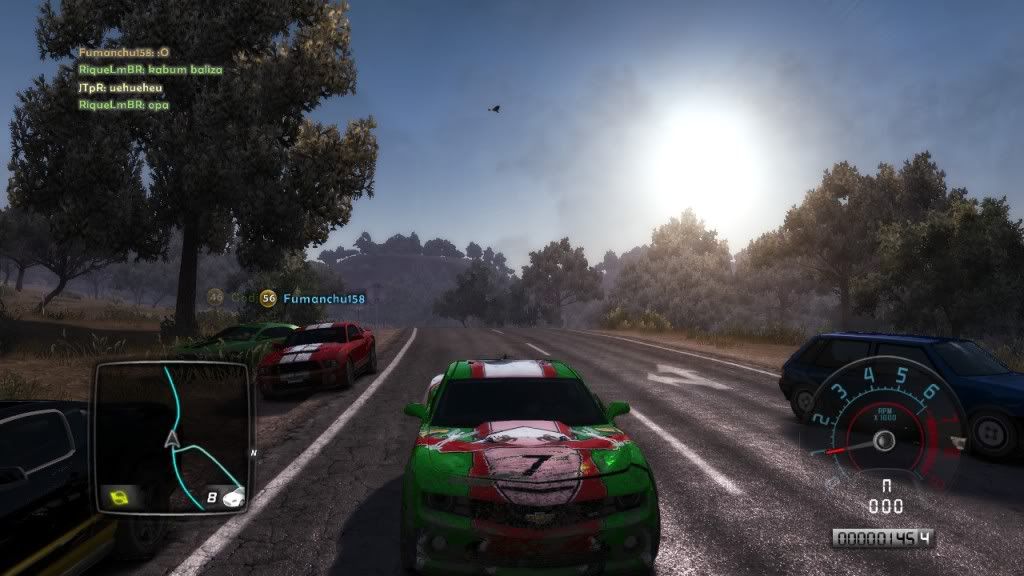Open the chat log messages

coord(150,79)
